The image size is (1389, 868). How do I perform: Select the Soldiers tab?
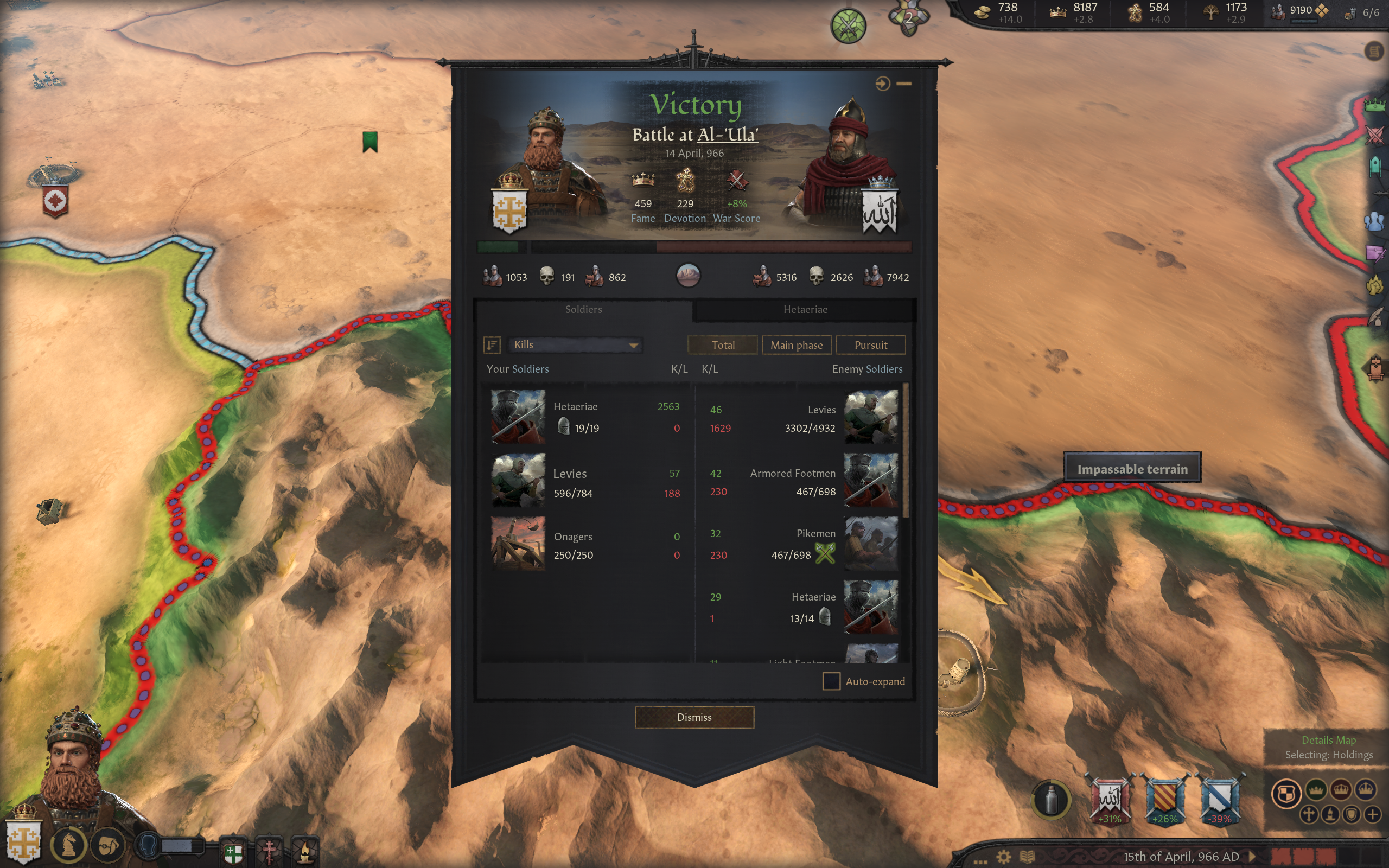point(583,309)
